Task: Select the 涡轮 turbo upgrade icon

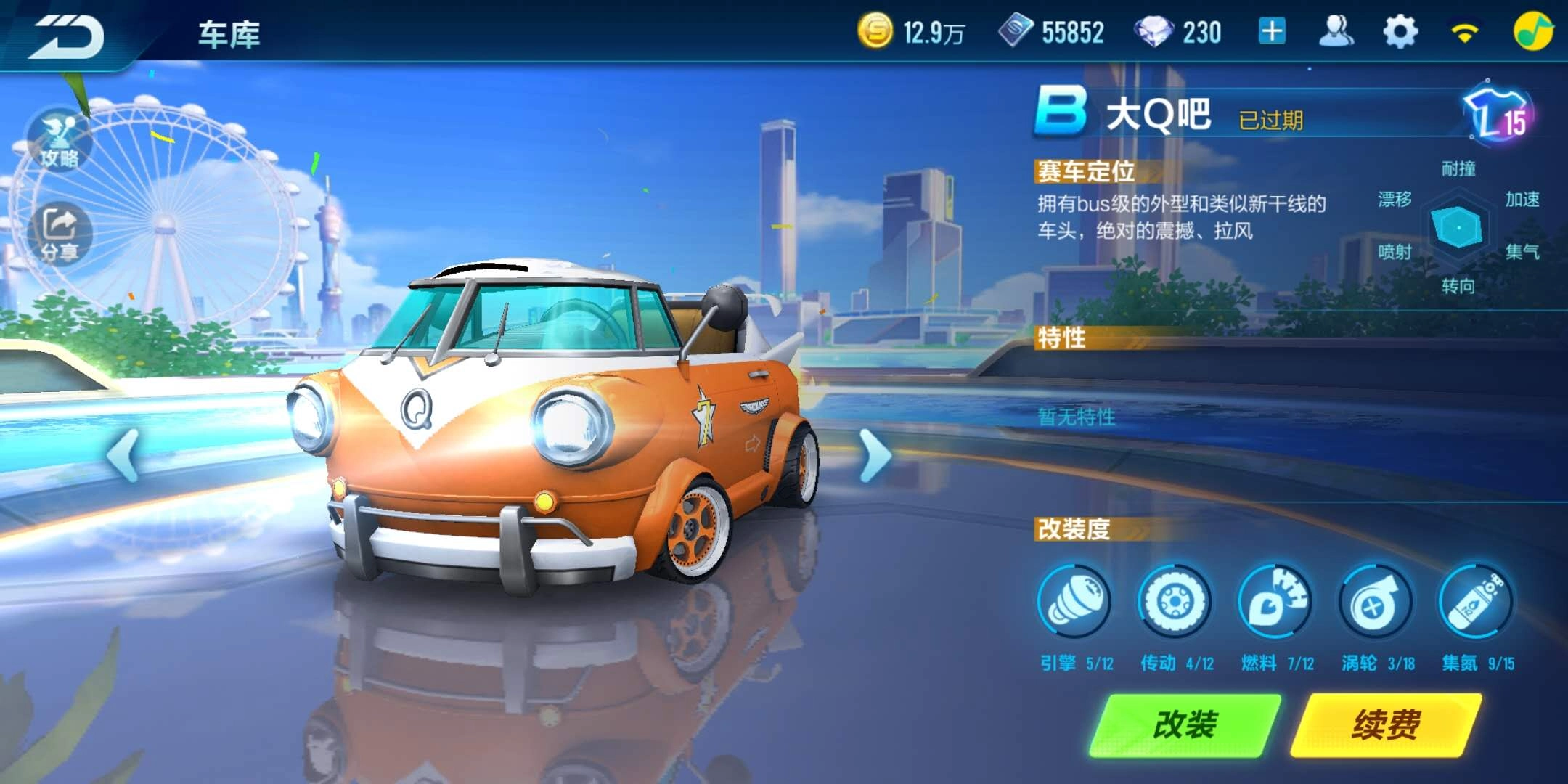Action: point(1375,603)
